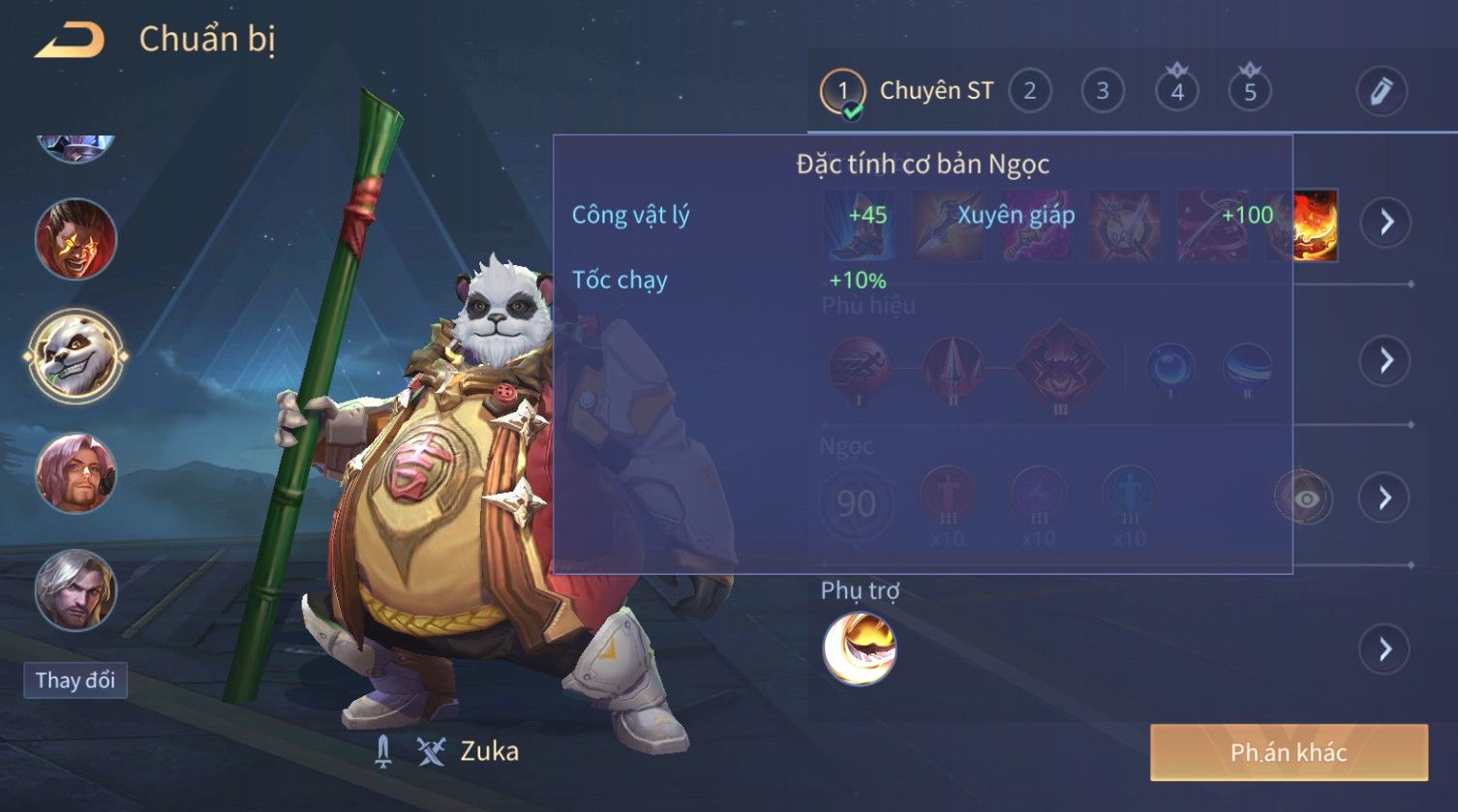Open the Ngọc rune page arrow
This screenshot has width=1458, height=812.
click(1385, 498)
